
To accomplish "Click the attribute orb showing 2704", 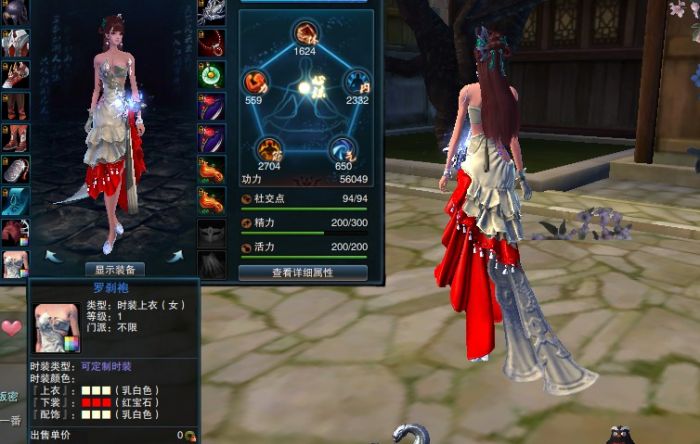I will [268, 151].
